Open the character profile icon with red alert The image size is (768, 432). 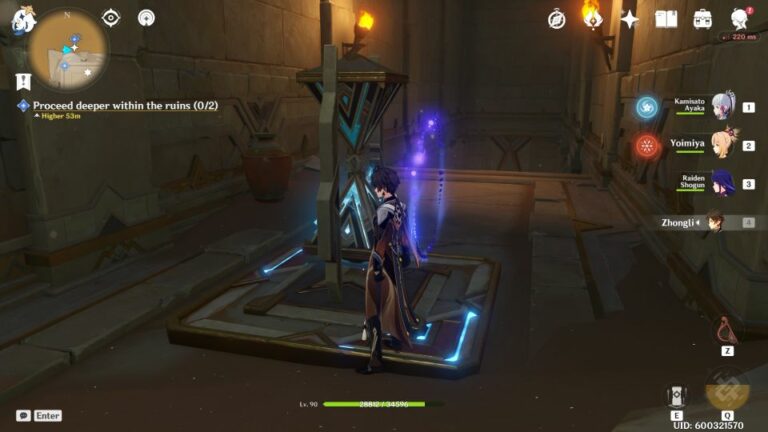pyautogui.click(x=740, y=19)
